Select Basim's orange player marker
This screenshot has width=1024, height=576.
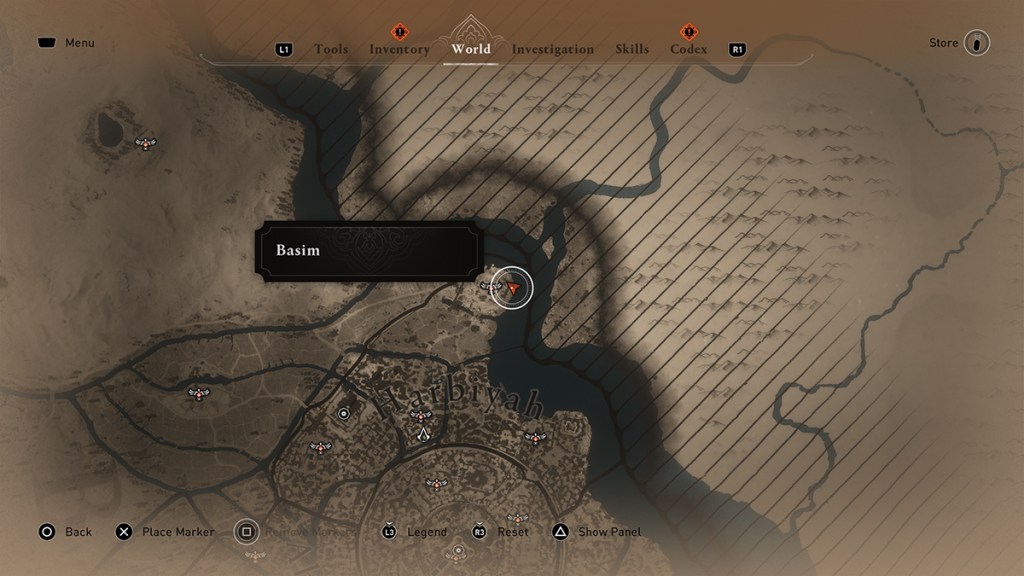pos(513,288)
